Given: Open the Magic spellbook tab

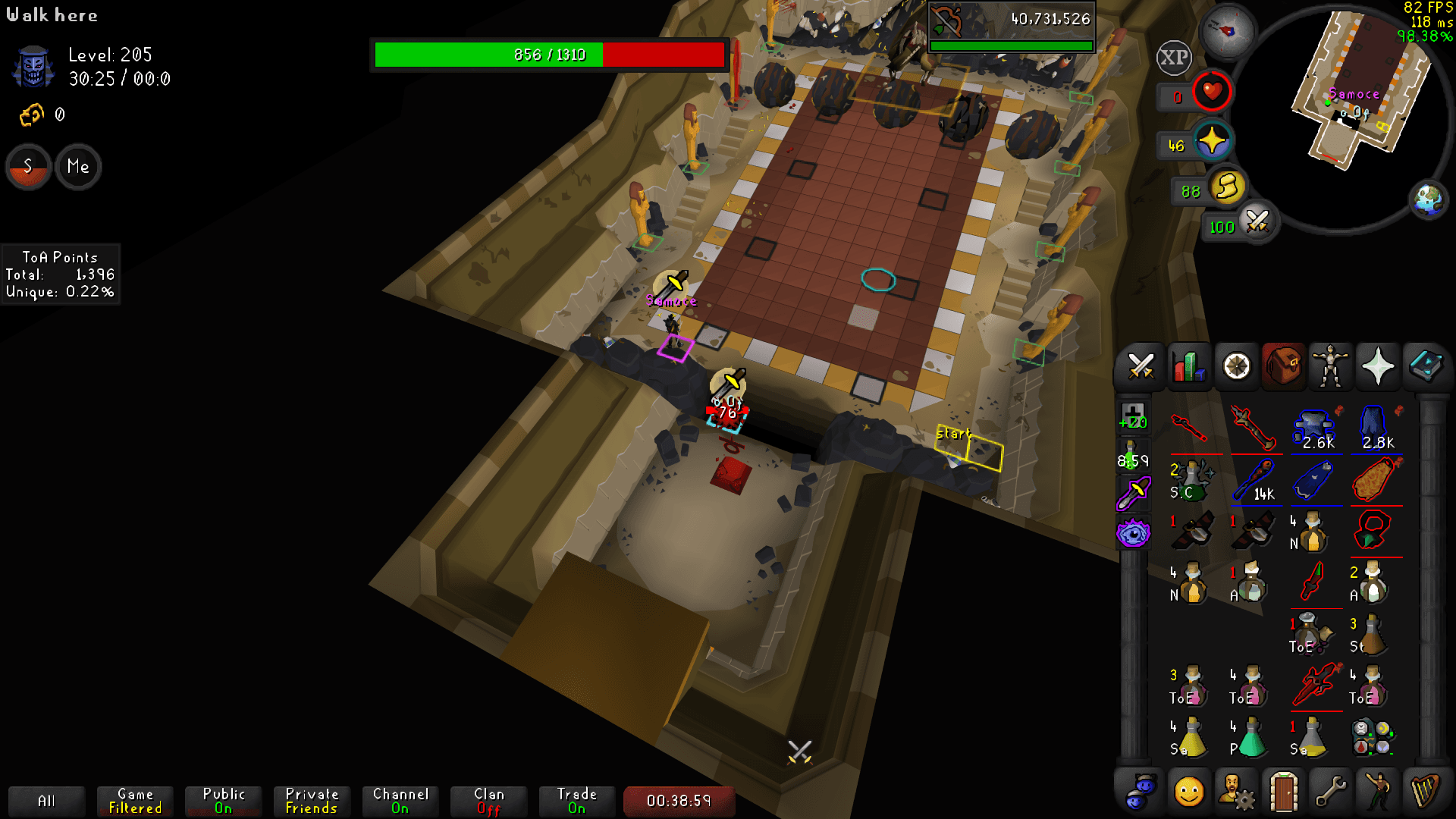Looking at the screenshot, I should (x=1425, y=366).
